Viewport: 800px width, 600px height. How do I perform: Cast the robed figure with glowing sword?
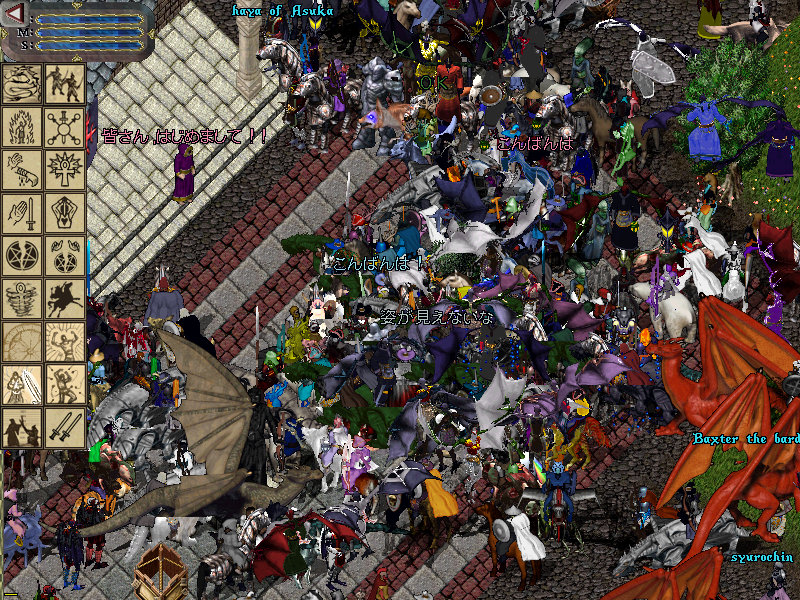pyautogui.click(x=22, y=385)
